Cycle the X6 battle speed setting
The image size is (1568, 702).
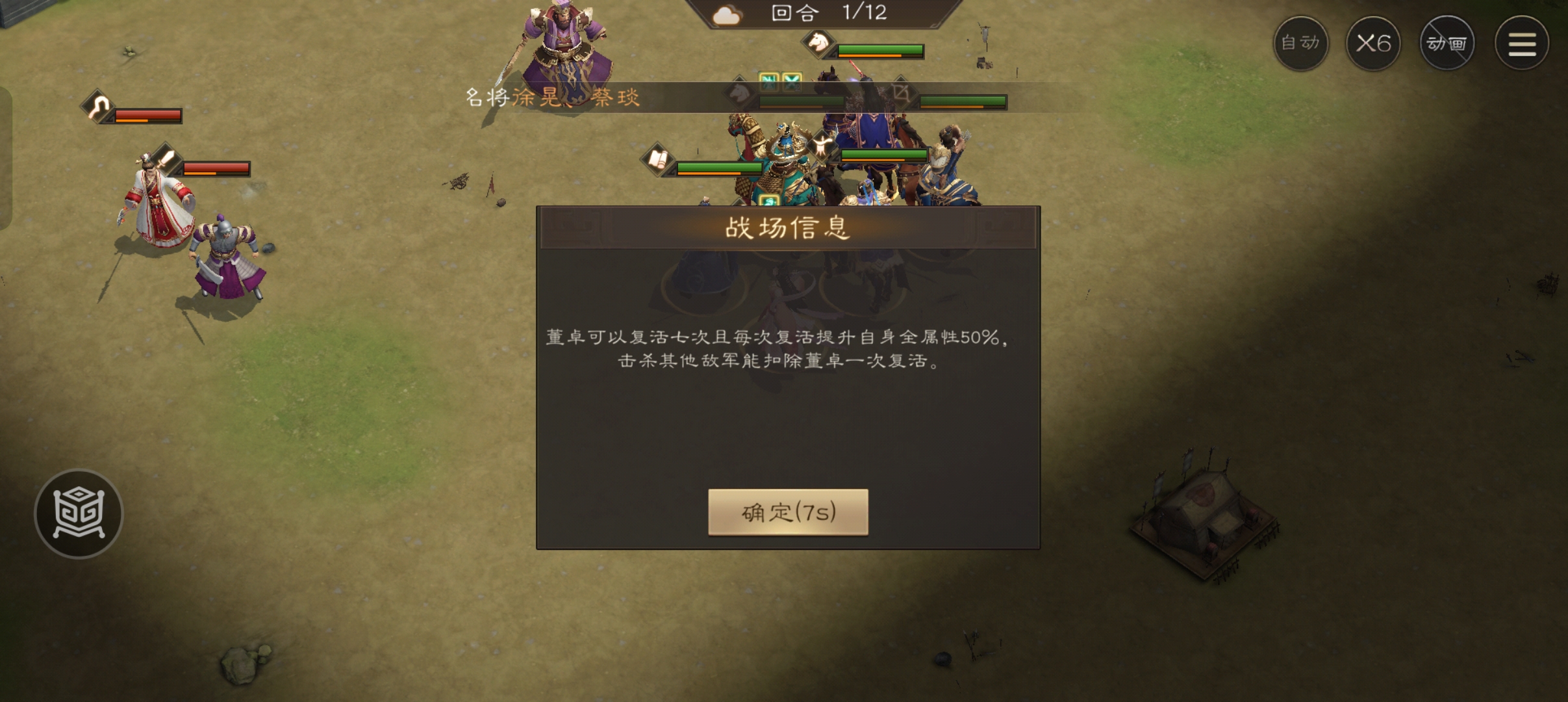coord(1374,43)
